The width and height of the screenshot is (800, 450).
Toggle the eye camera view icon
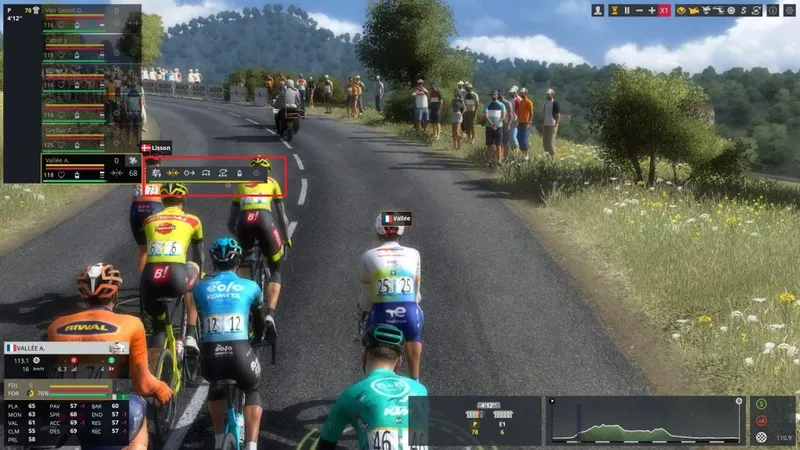(x=683, y=10)
